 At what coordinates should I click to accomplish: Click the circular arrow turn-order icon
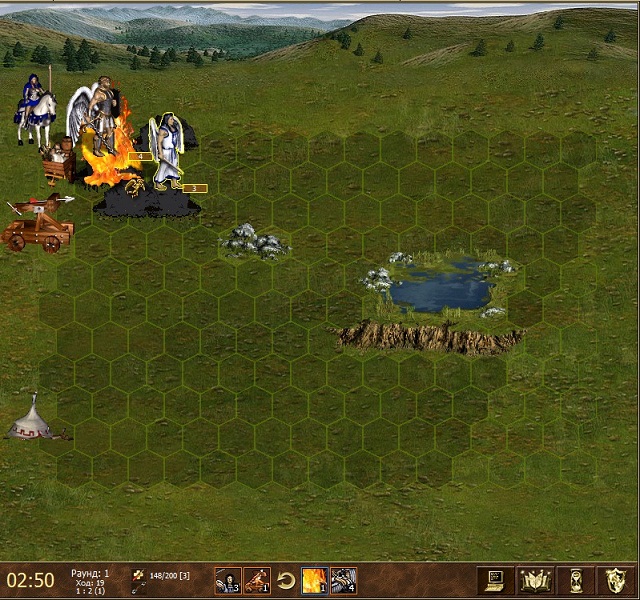(x=286, y=580)
